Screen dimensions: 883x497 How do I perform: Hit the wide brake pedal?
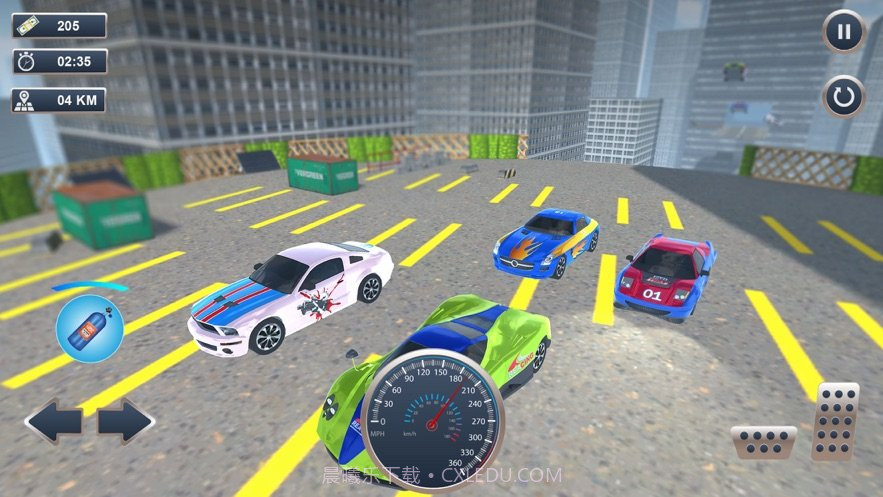coord(763,441)
